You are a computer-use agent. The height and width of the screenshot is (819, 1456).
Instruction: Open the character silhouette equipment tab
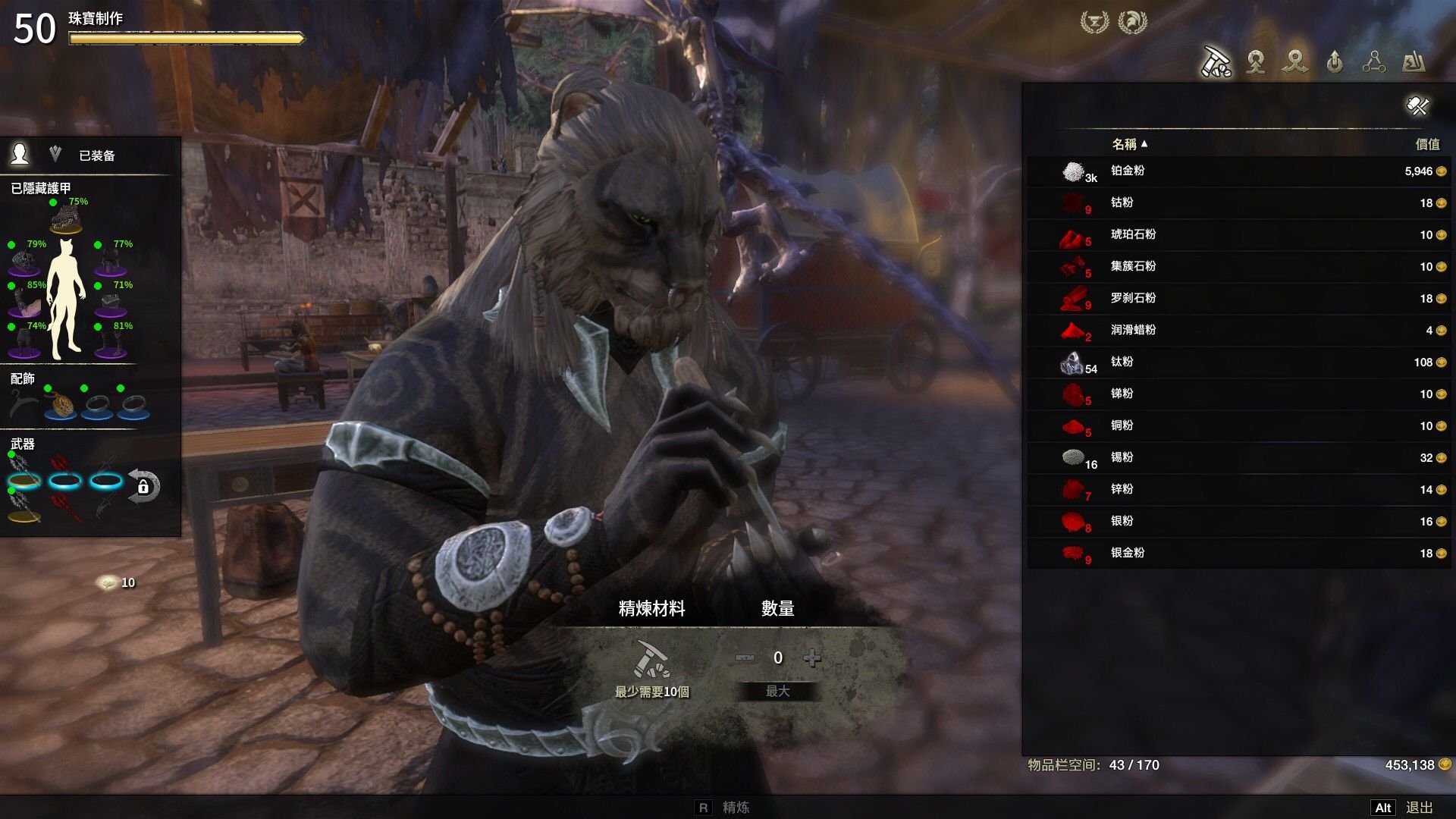20,155
